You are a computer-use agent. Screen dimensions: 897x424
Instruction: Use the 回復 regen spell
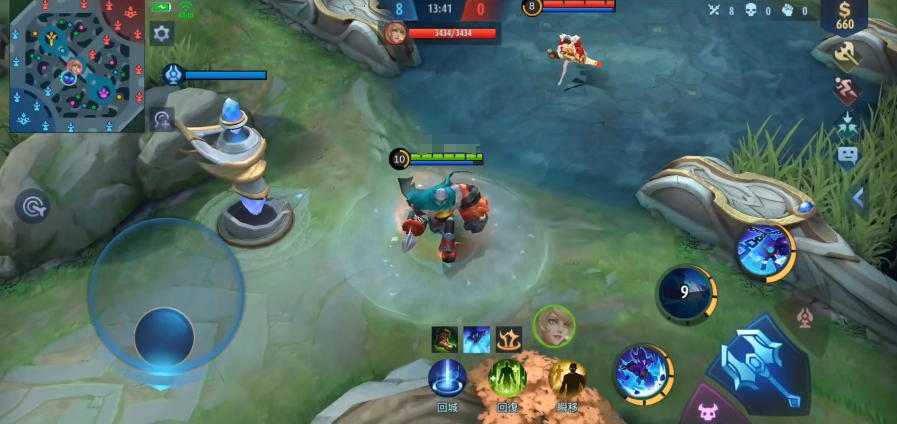click(507, 379)
